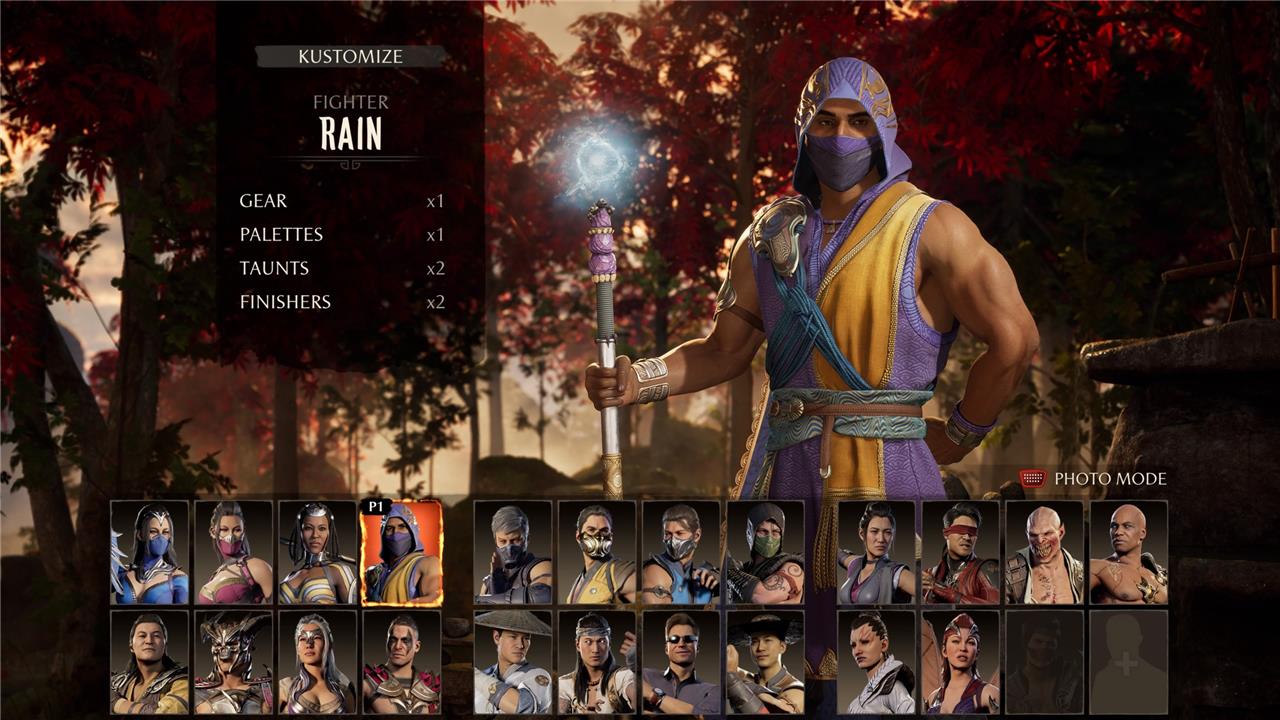The height and width of the screenshot is (720, 1280).
Task: Select Sindel's white-haired portrait
Action: (318, 661)
